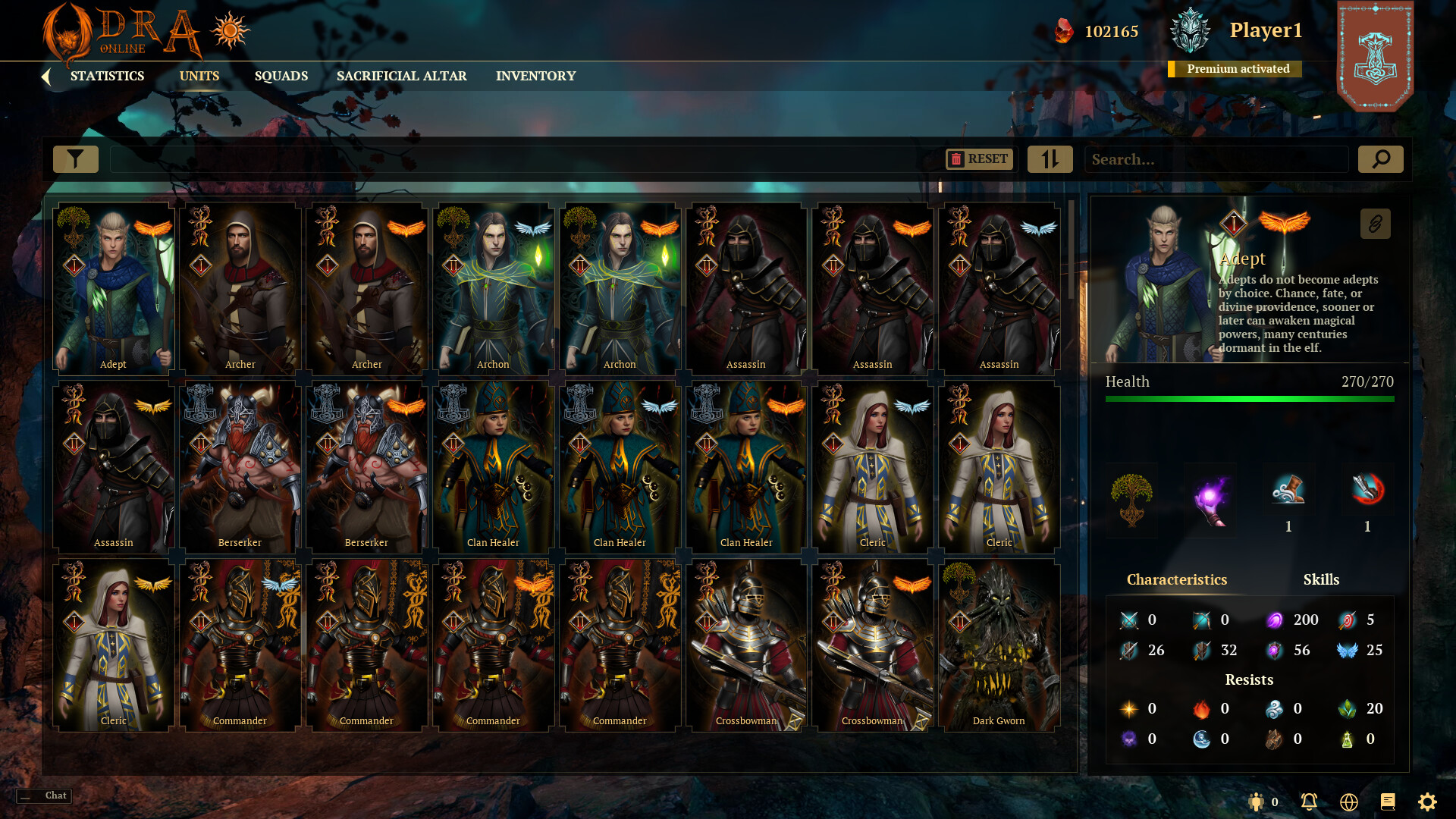
Task: Open the game log book icon
Action: pos(1389,802)
